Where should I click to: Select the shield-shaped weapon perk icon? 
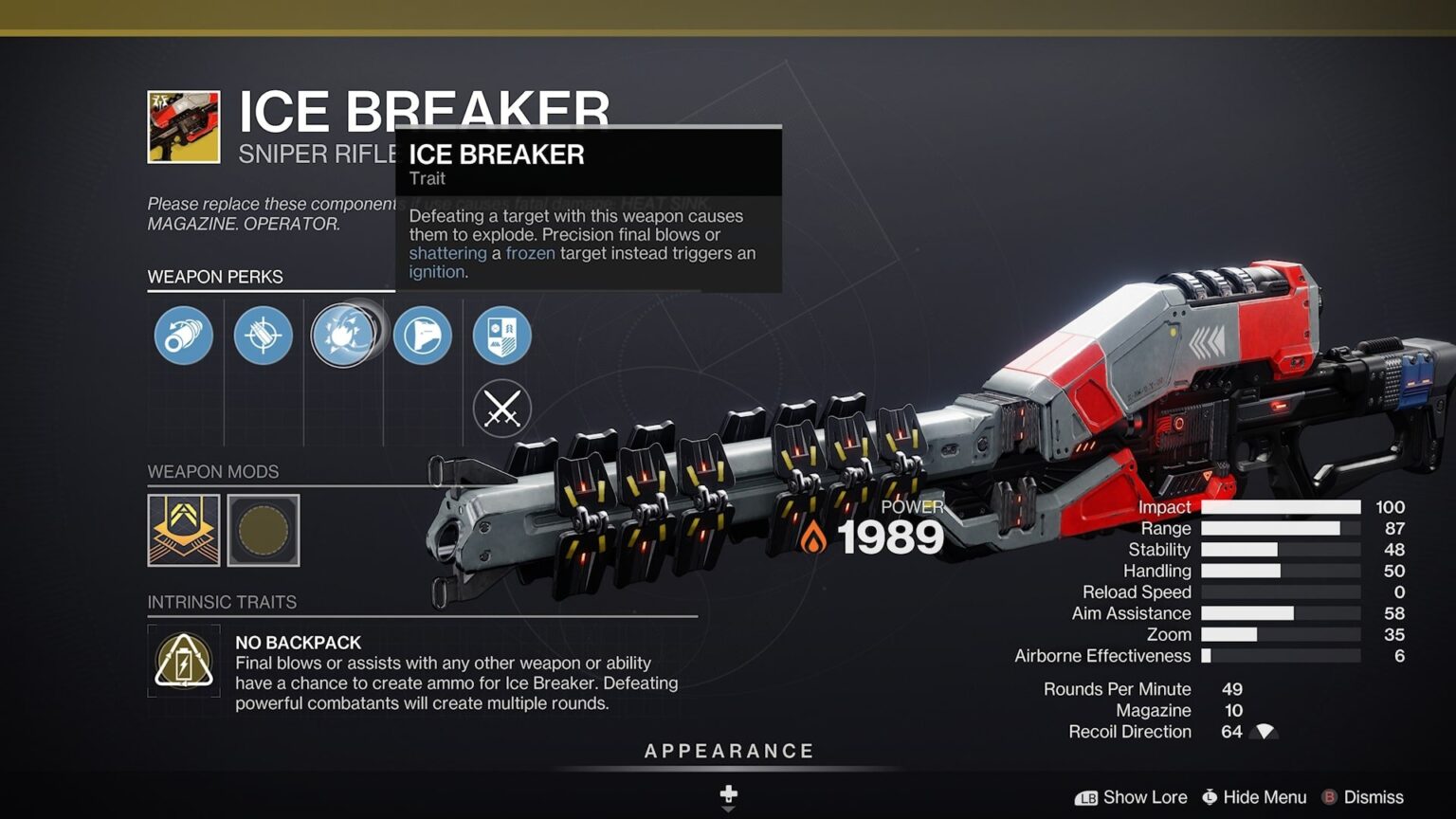[x=502, y=337]
